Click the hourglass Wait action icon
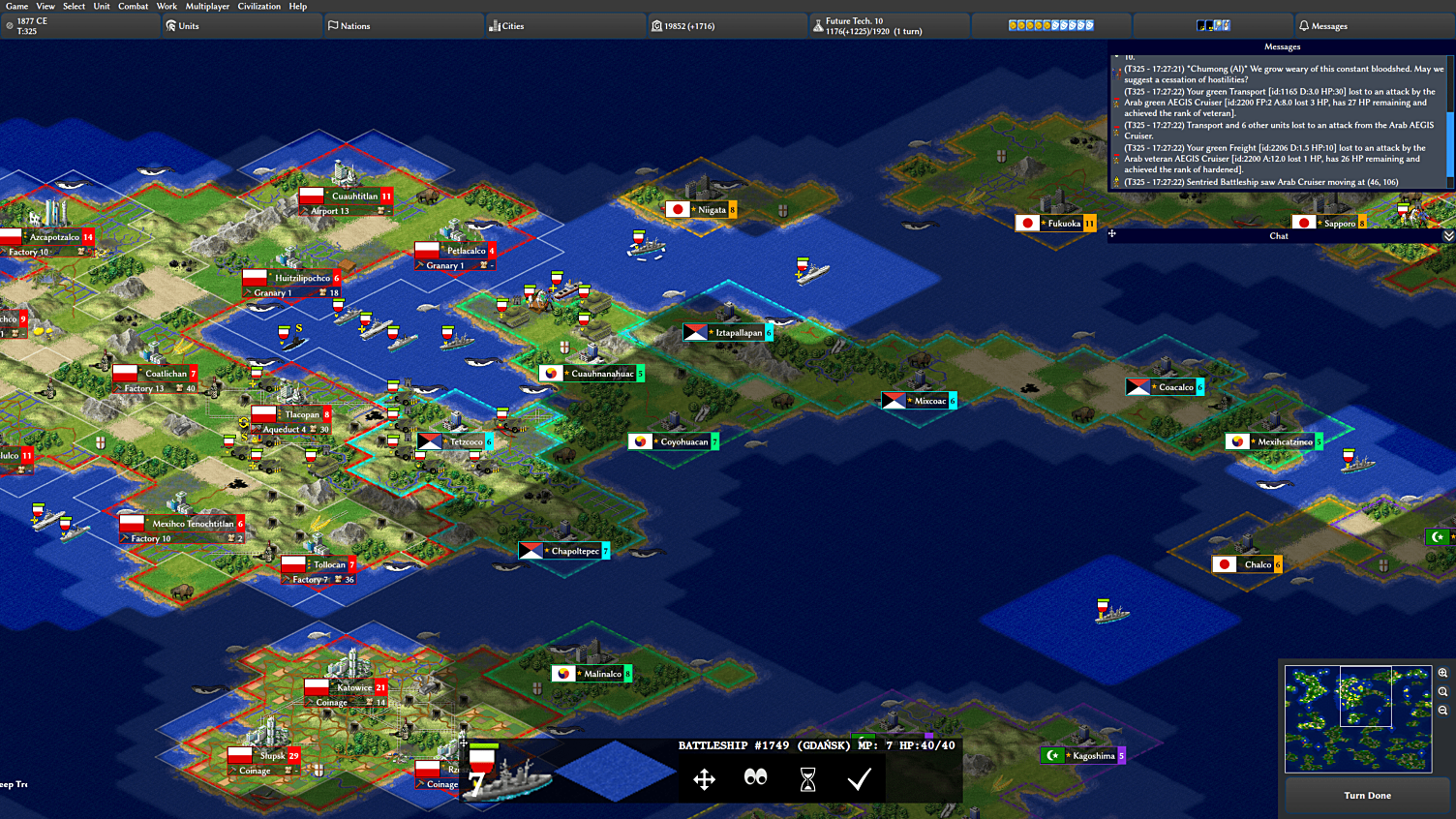The height and width of the screenshot is (819, 1456). (807, 779)
